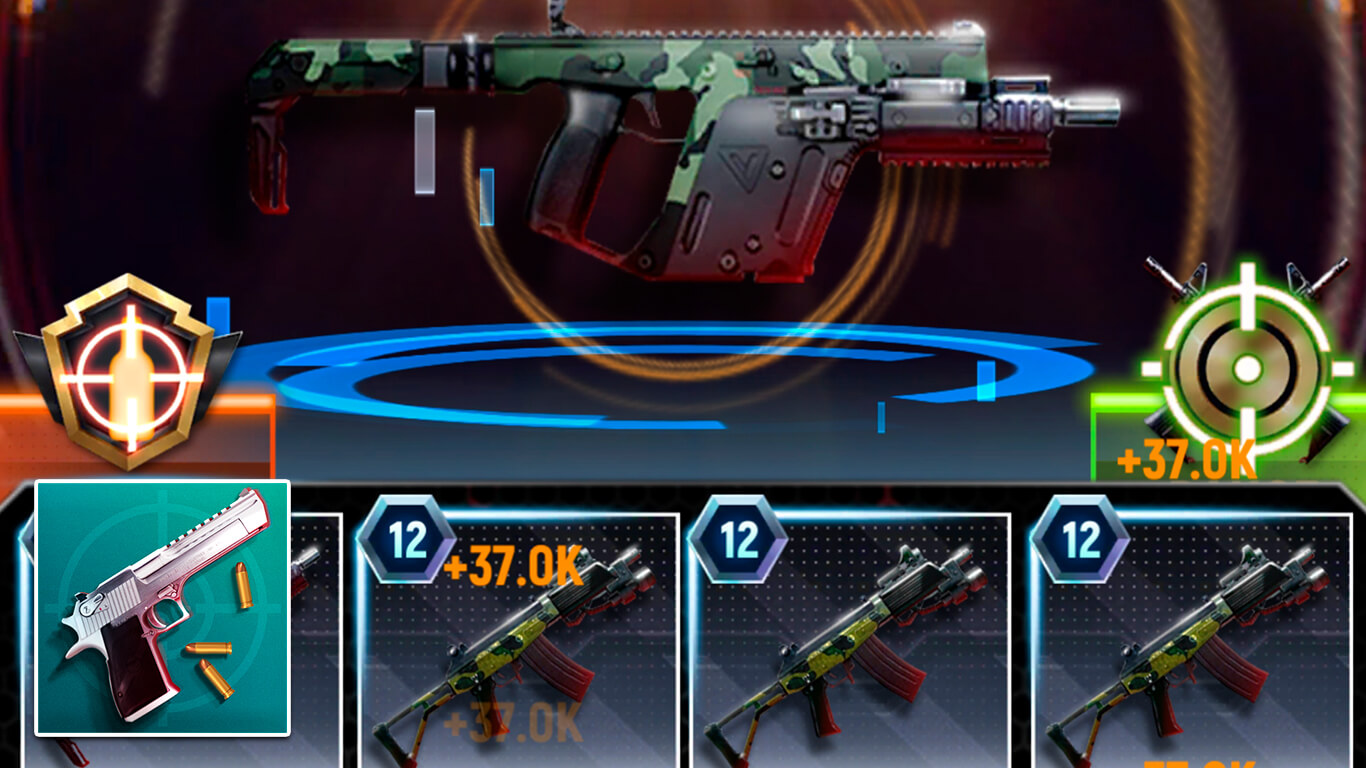The image size is (1366, 768).
Task: Open the gold bottle-target badge
Action: click(127, 370)
